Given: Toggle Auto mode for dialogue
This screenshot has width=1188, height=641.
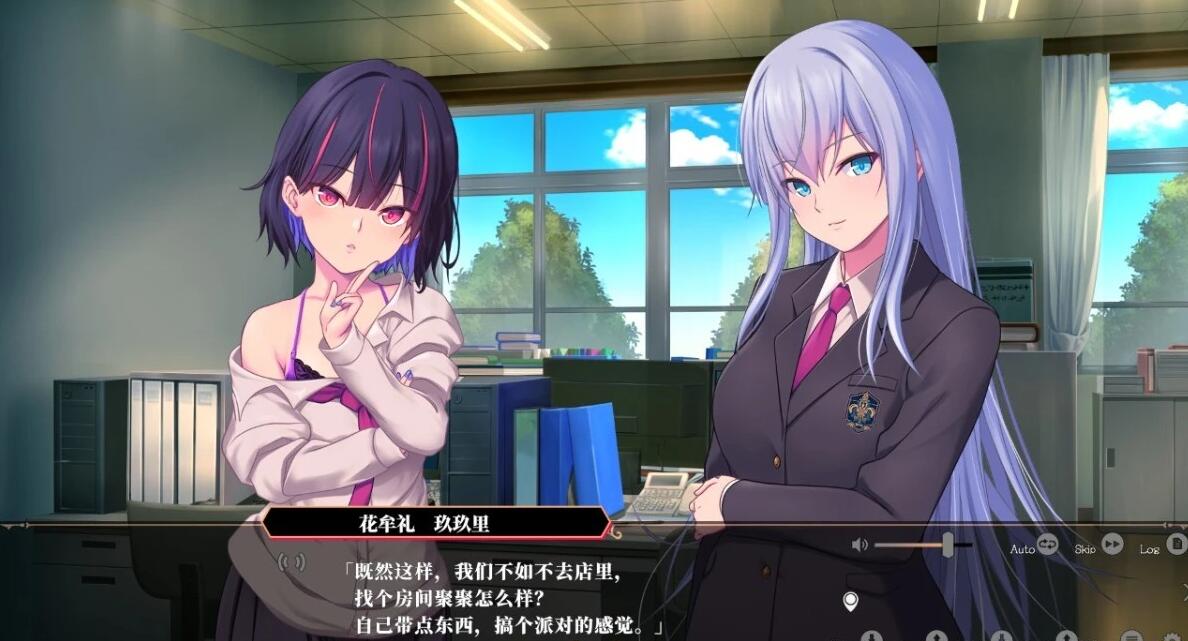Looking at the screenshot, I should pos(1047,545).
